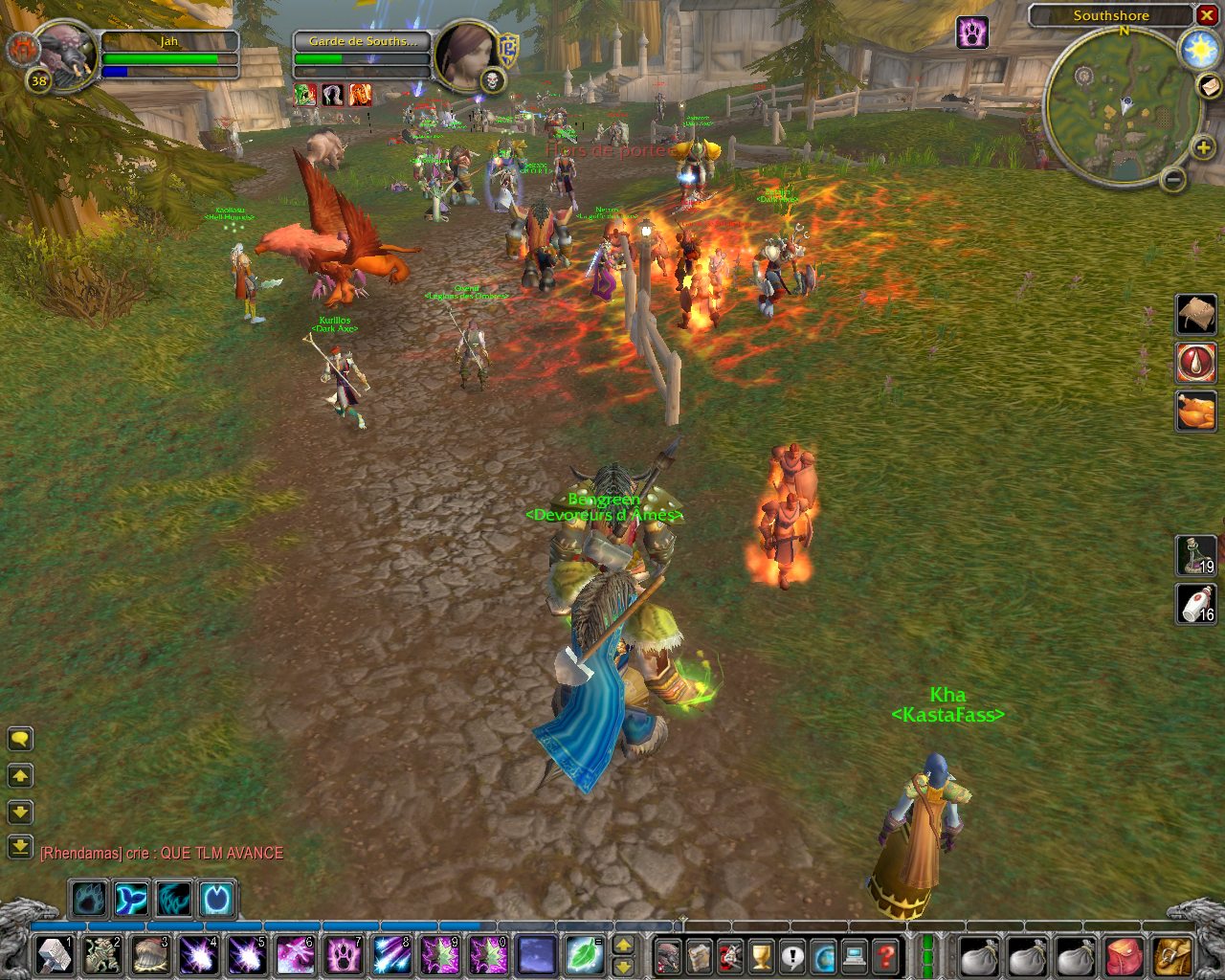
Task: Use the hammer ability in slot 1
Action: click(55, 956)
